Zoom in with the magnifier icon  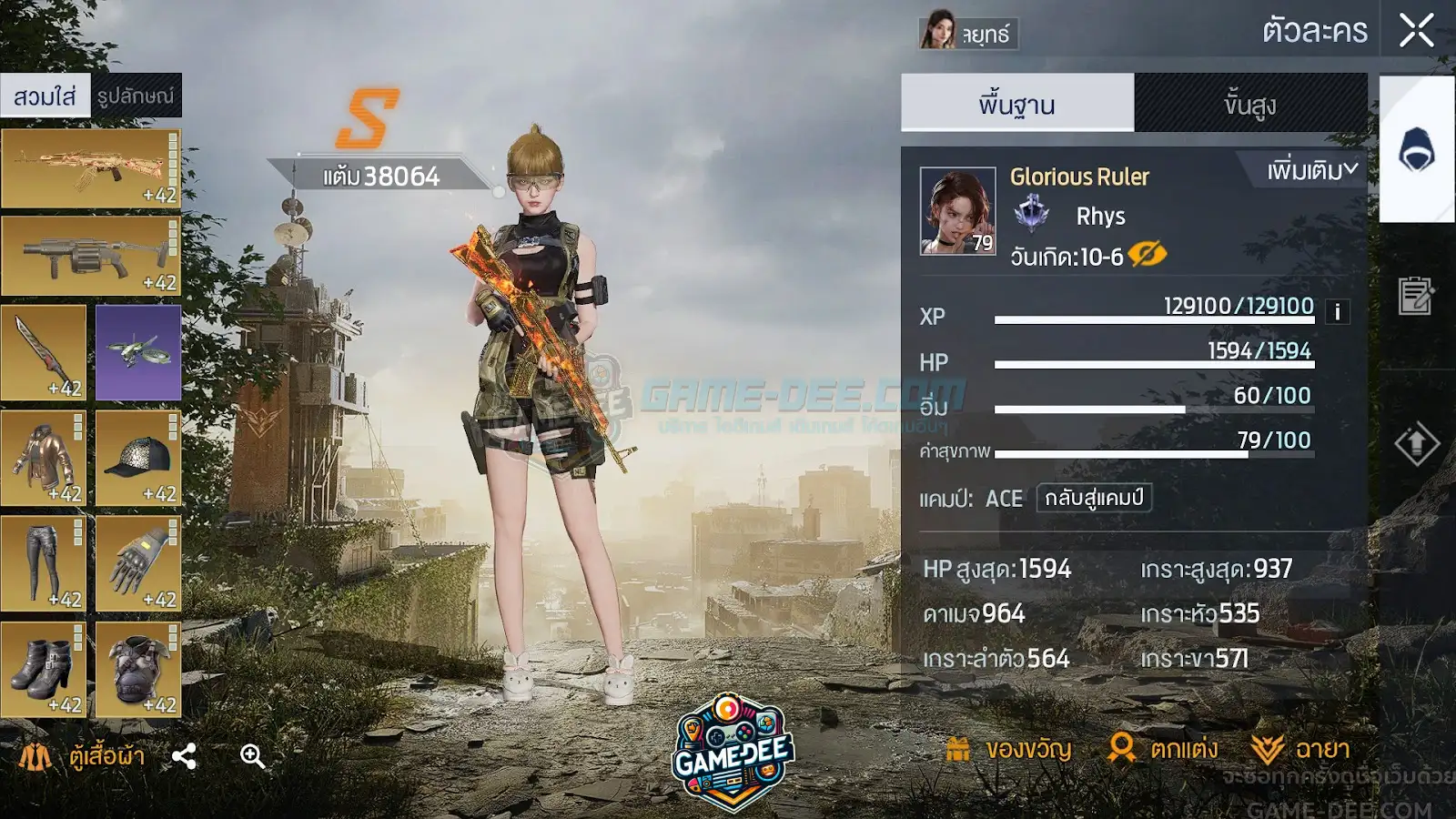[x=252, y=756]
